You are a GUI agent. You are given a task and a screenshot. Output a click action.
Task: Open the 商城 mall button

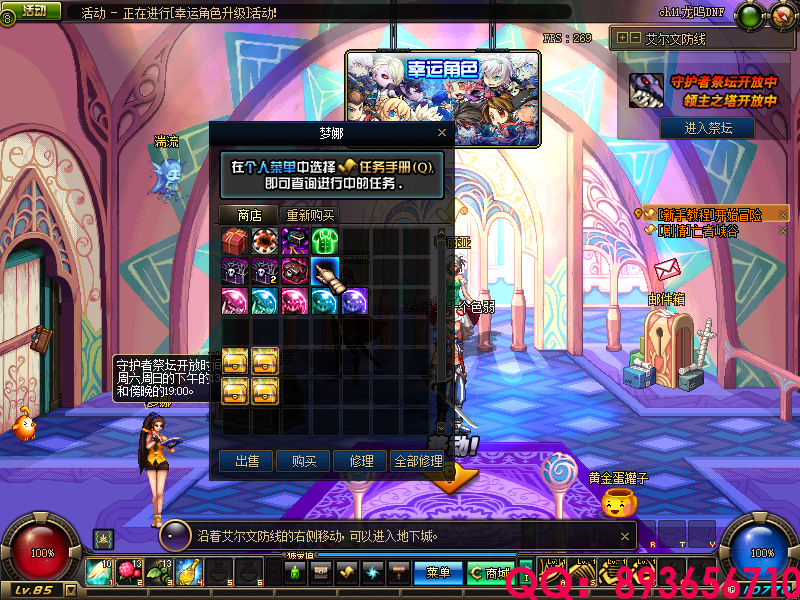click(490, 573)
